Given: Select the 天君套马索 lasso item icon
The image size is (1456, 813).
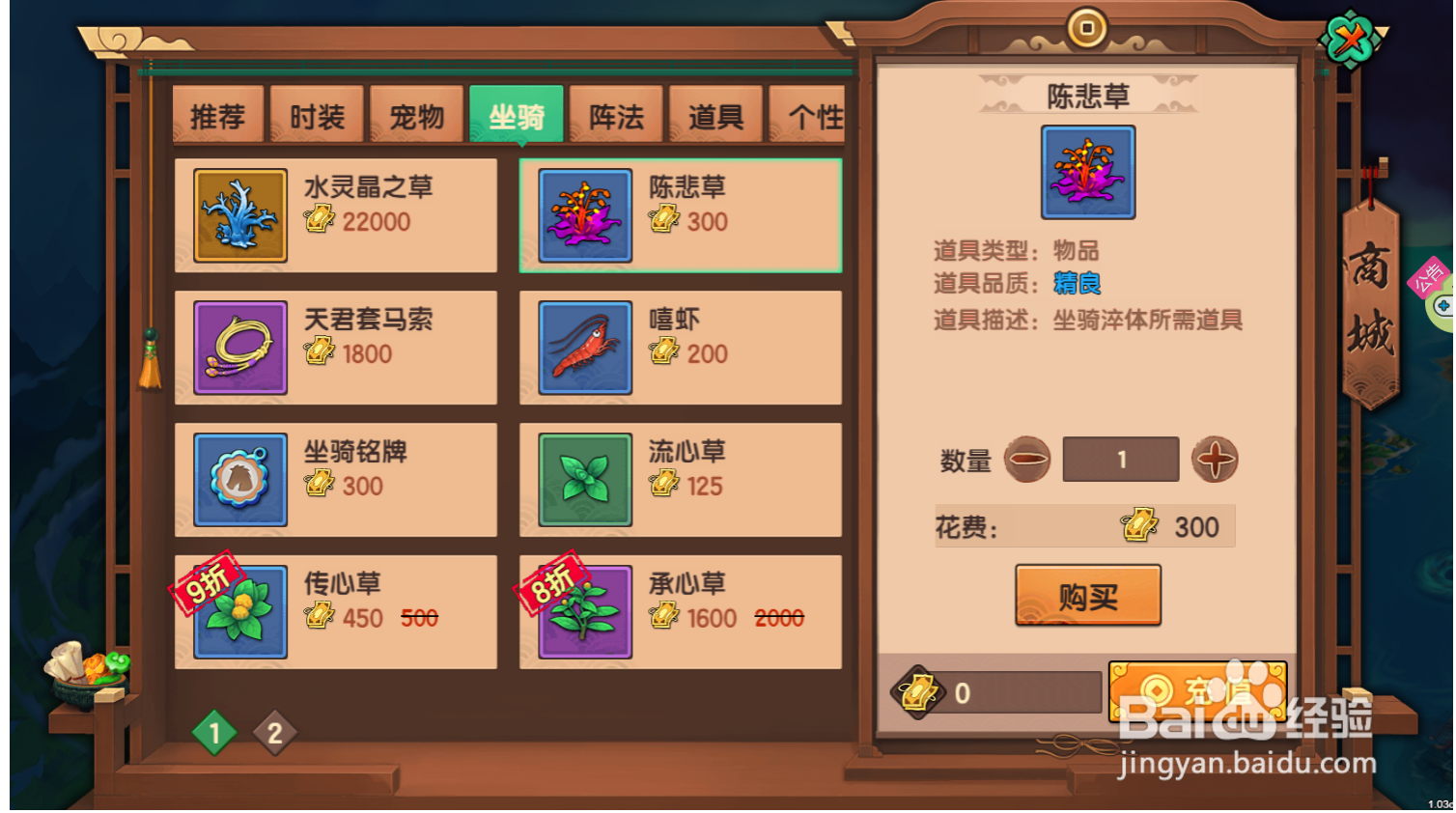Looking at the screenshot, I should click(x=238, y=348).
